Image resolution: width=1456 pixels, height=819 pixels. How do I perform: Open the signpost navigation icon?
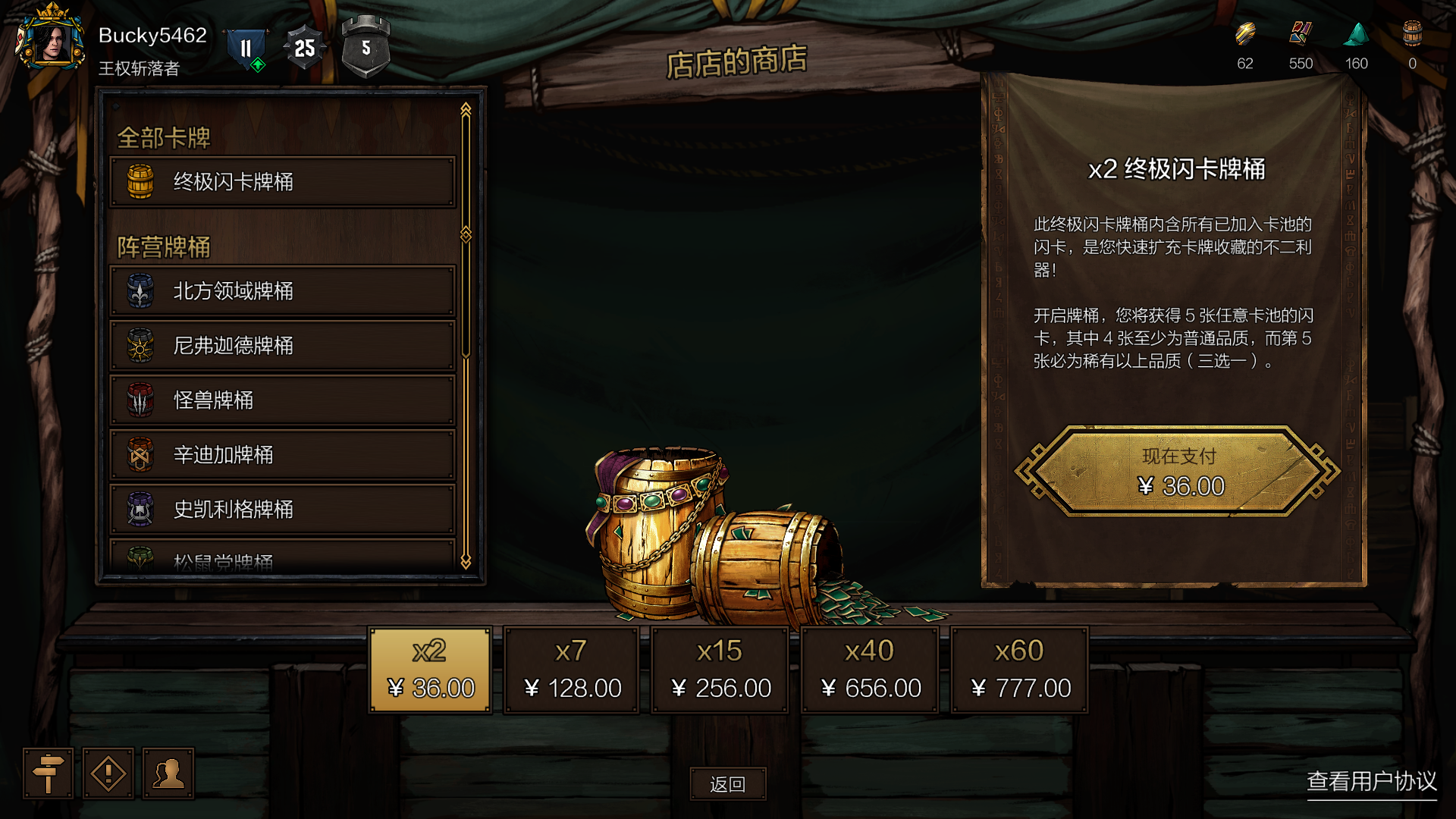[48, 773]
